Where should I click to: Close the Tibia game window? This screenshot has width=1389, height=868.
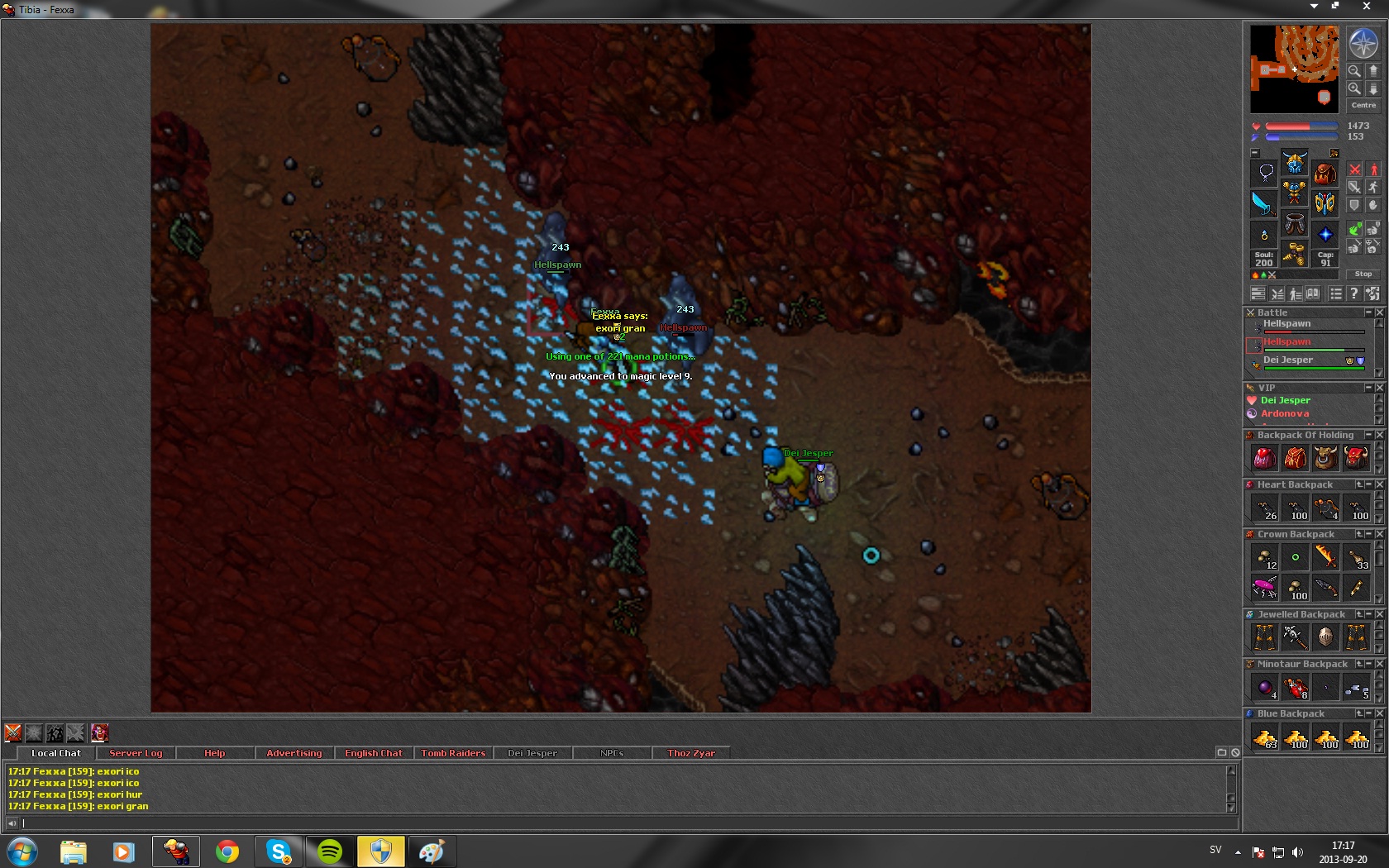[x=1366, y=7]
